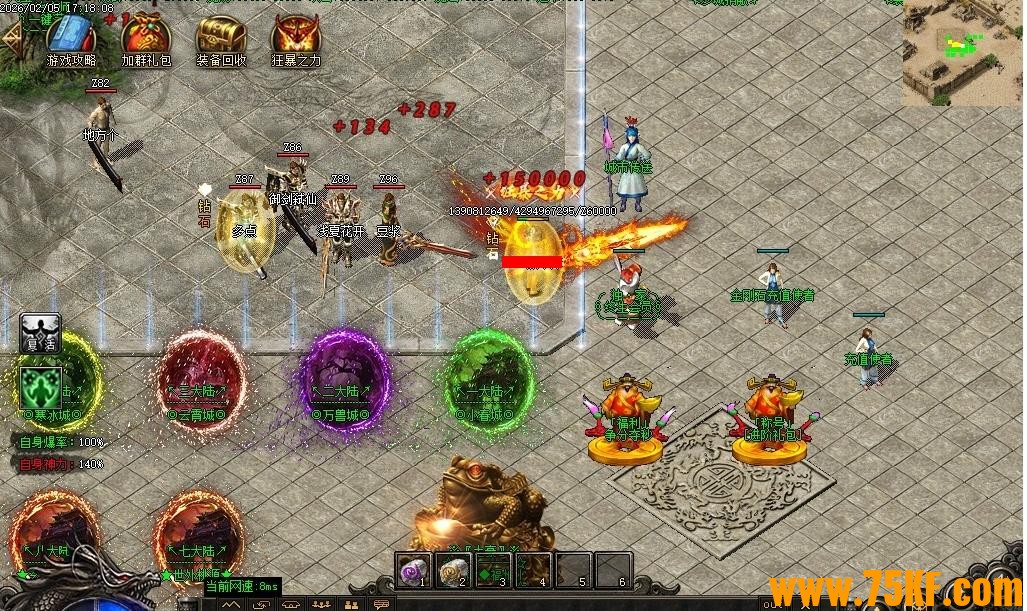
Task: Claim the 加群礼包 red gift bag
Action: tap(146, 36)
